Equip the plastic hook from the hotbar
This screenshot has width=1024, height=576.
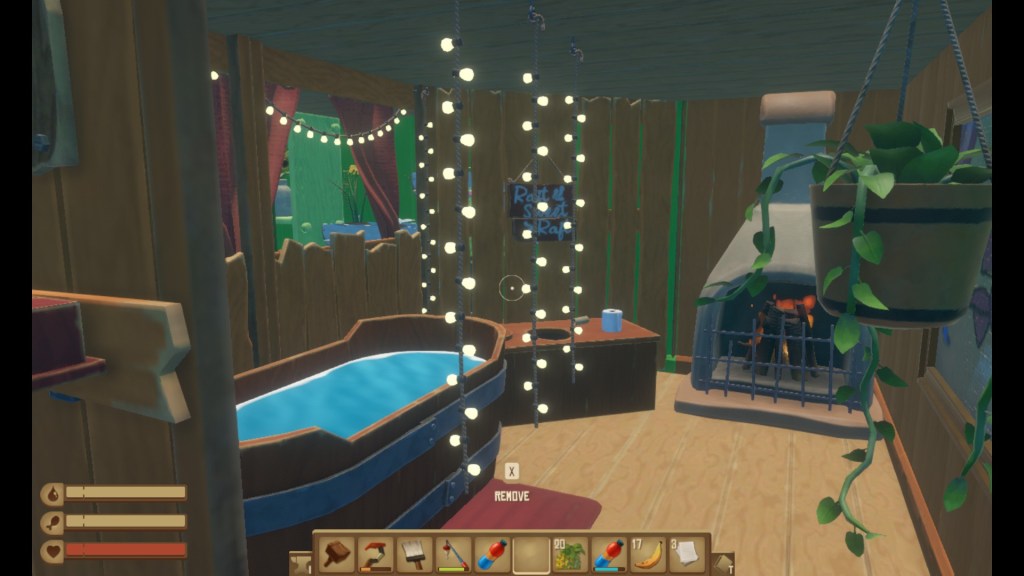pyautogui.click(x=375, y=554)
